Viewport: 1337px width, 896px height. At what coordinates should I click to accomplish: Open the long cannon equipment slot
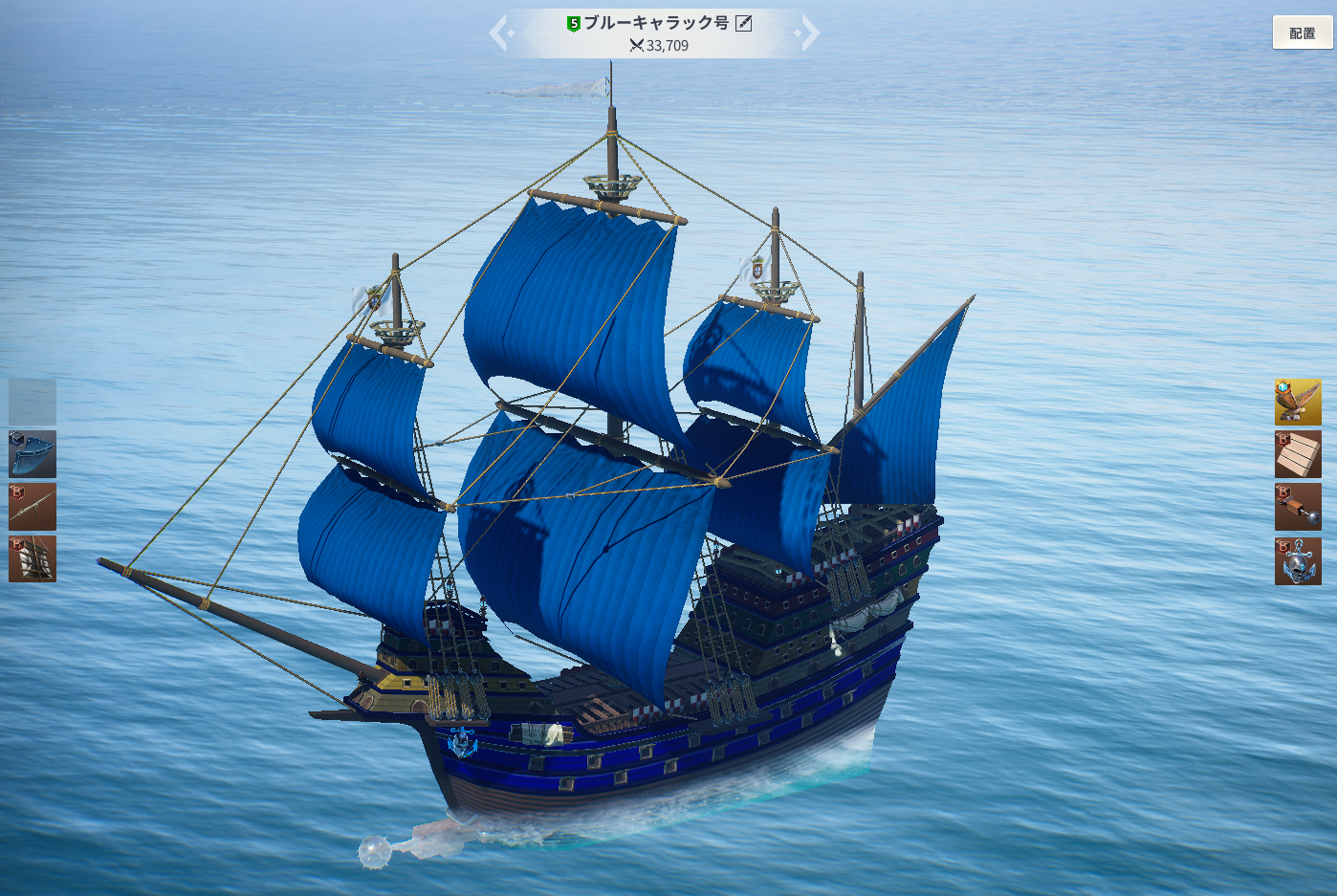point(33,507)
